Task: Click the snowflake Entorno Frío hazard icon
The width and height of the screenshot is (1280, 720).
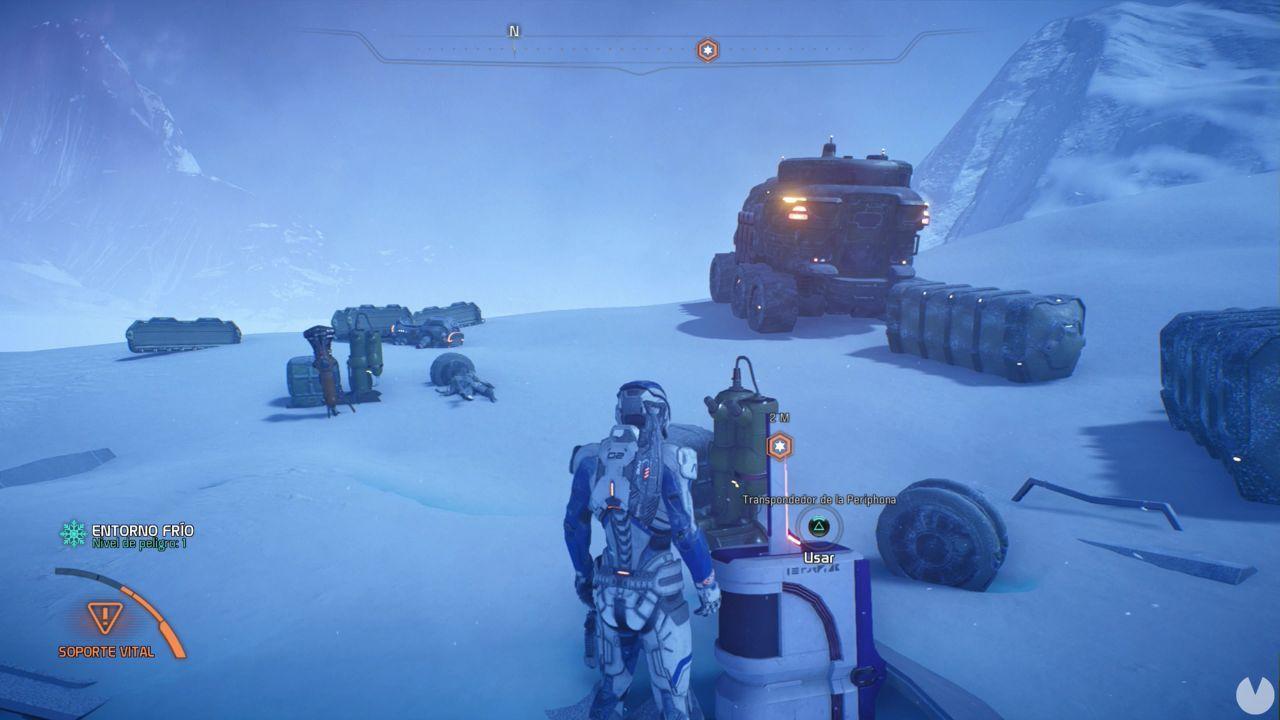Action: click(x=73, y=534)
